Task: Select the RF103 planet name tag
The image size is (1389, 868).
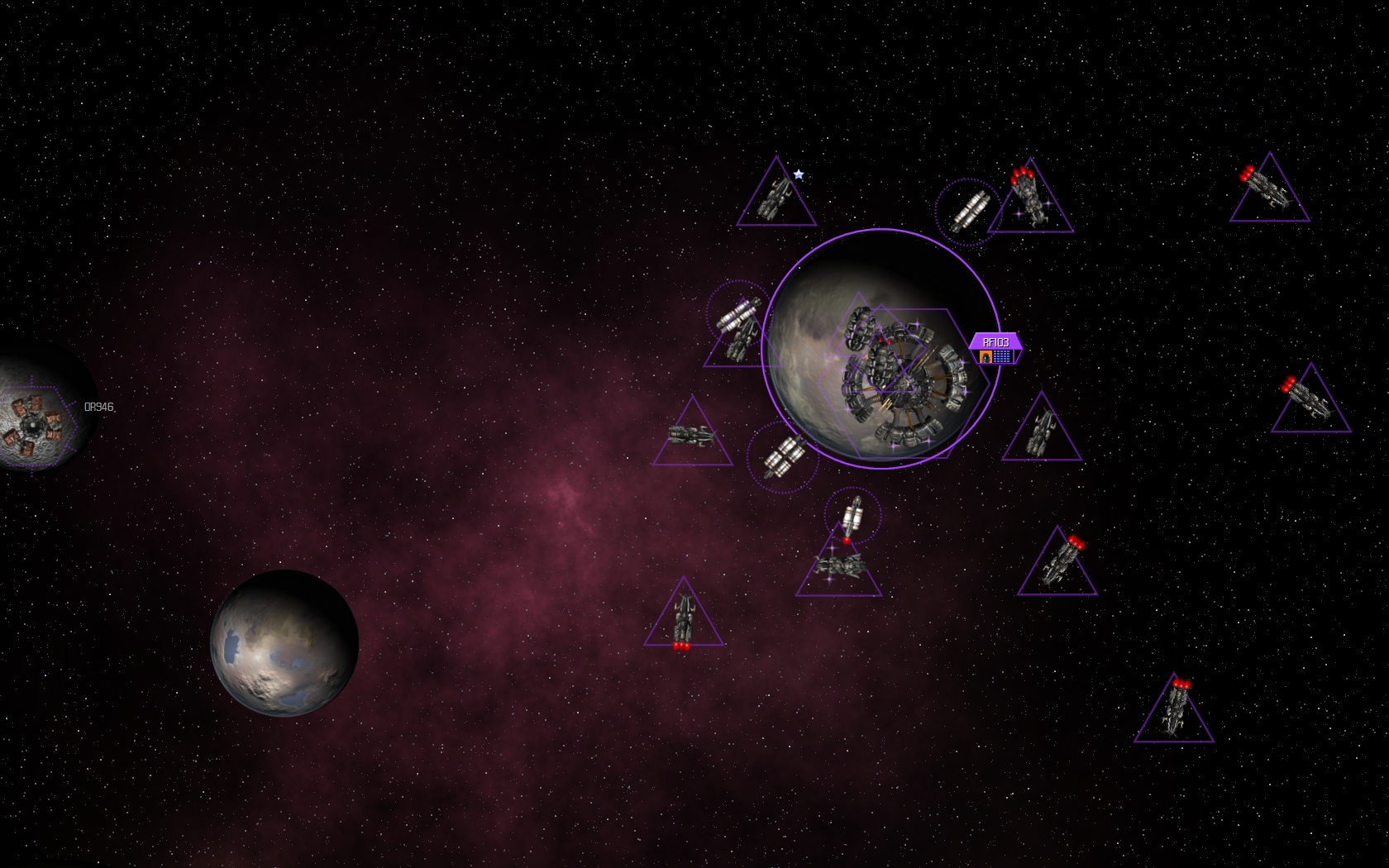Action: click(x=995, y=342)
